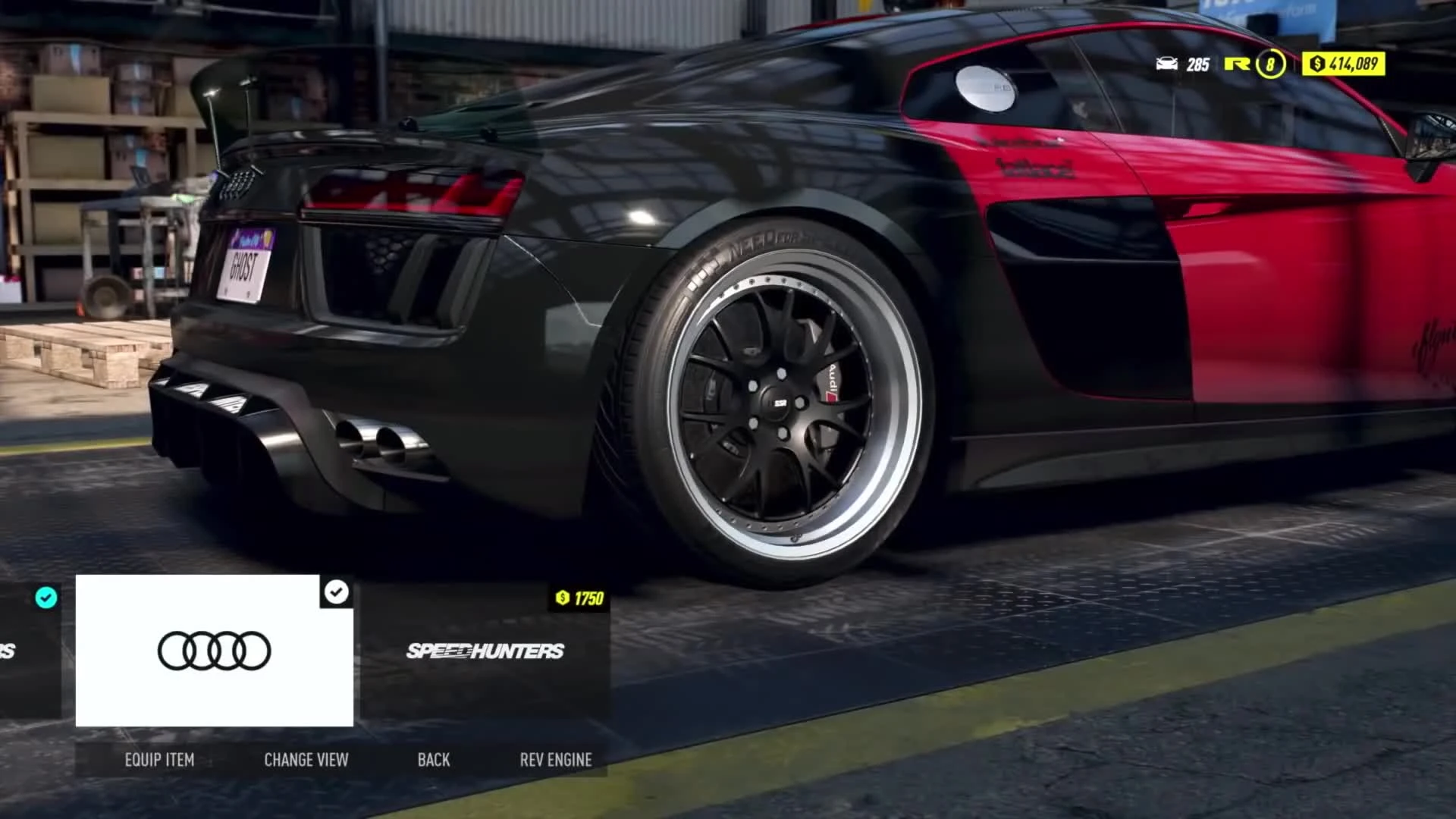Click REV ENGINE

point(555,759)
